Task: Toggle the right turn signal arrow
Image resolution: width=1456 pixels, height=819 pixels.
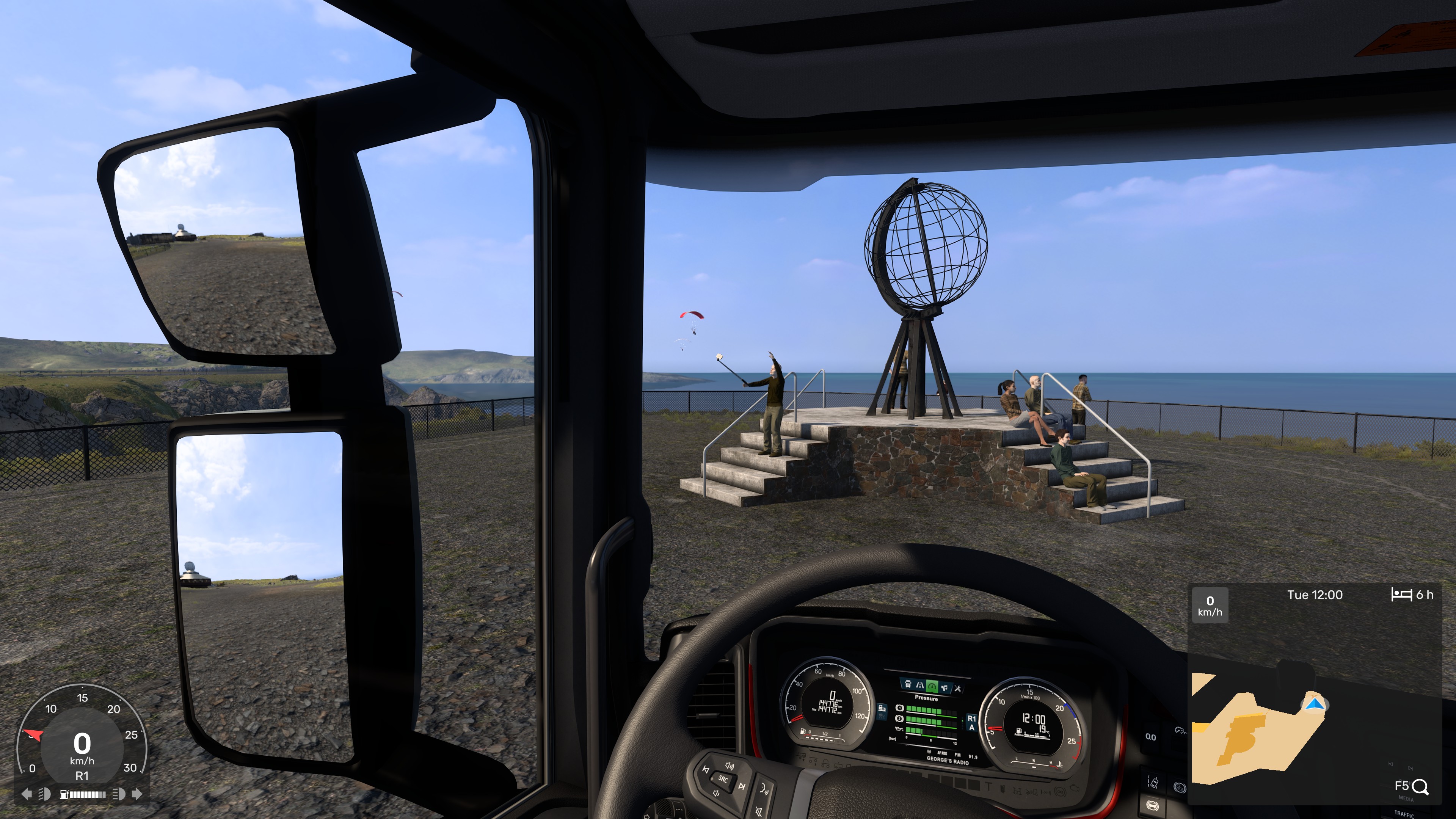Action: 137,794
